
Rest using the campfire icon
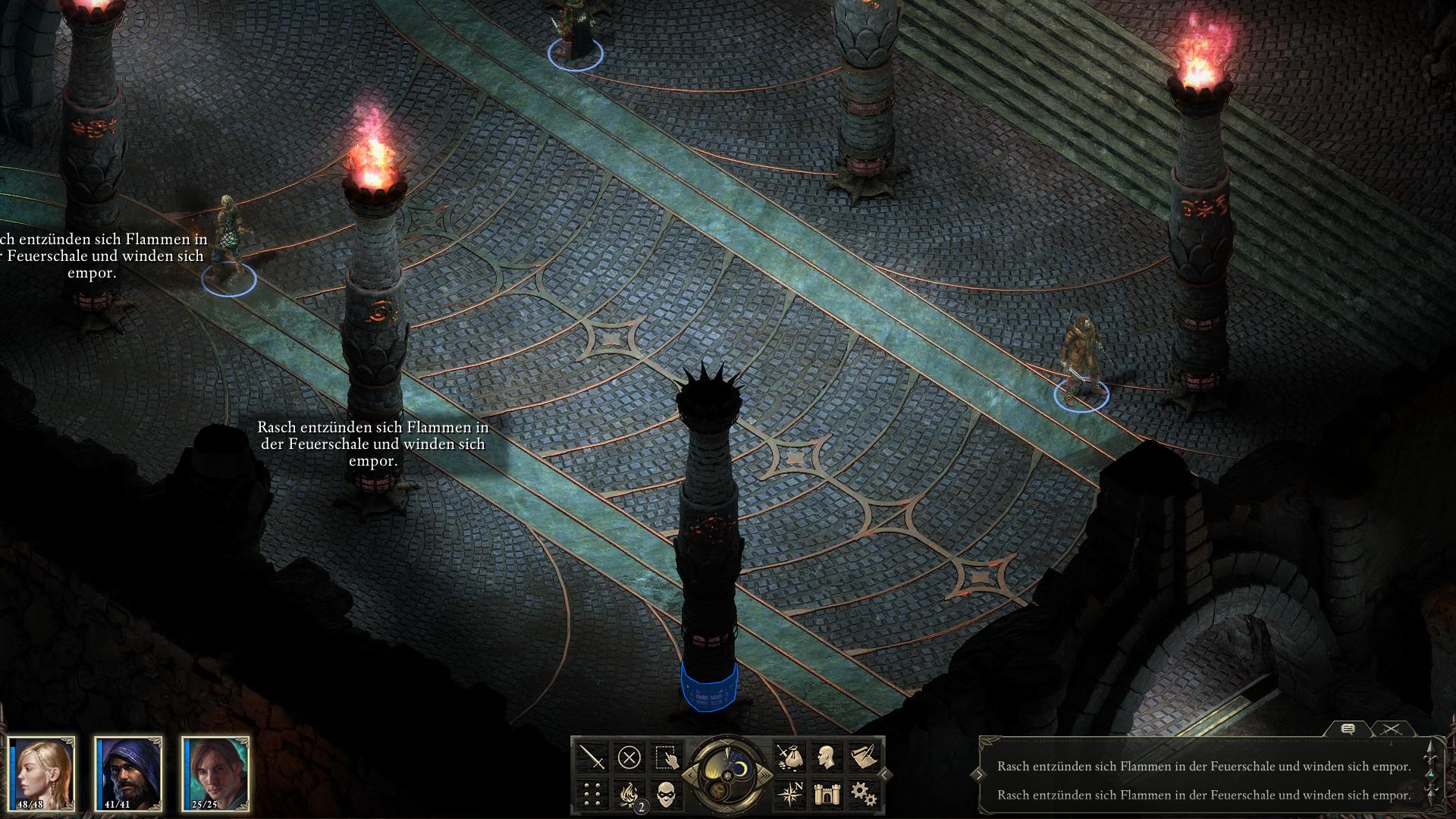point(629,794)
